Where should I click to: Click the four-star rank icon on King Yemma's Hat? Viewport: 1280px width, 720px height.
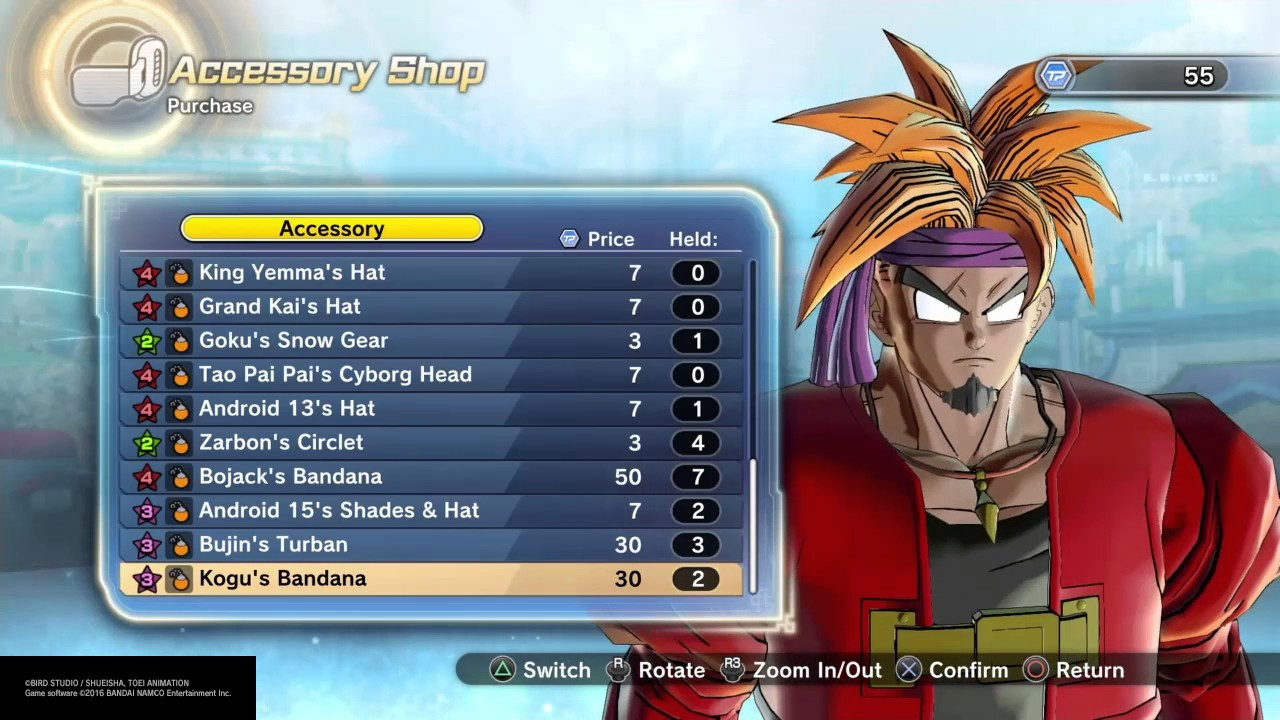coord(146,272)
